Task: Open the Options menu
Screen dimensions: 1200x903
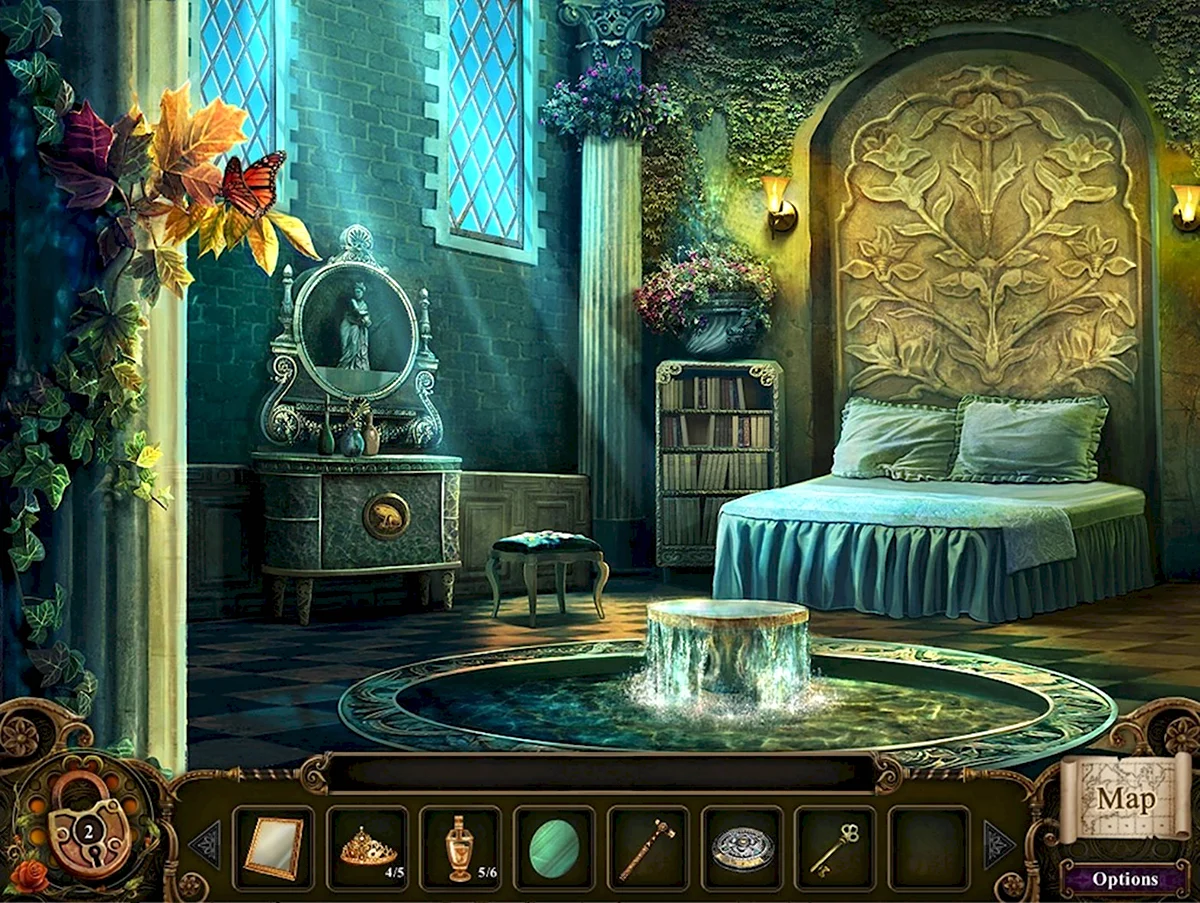Action: [x=1125, y=879]
